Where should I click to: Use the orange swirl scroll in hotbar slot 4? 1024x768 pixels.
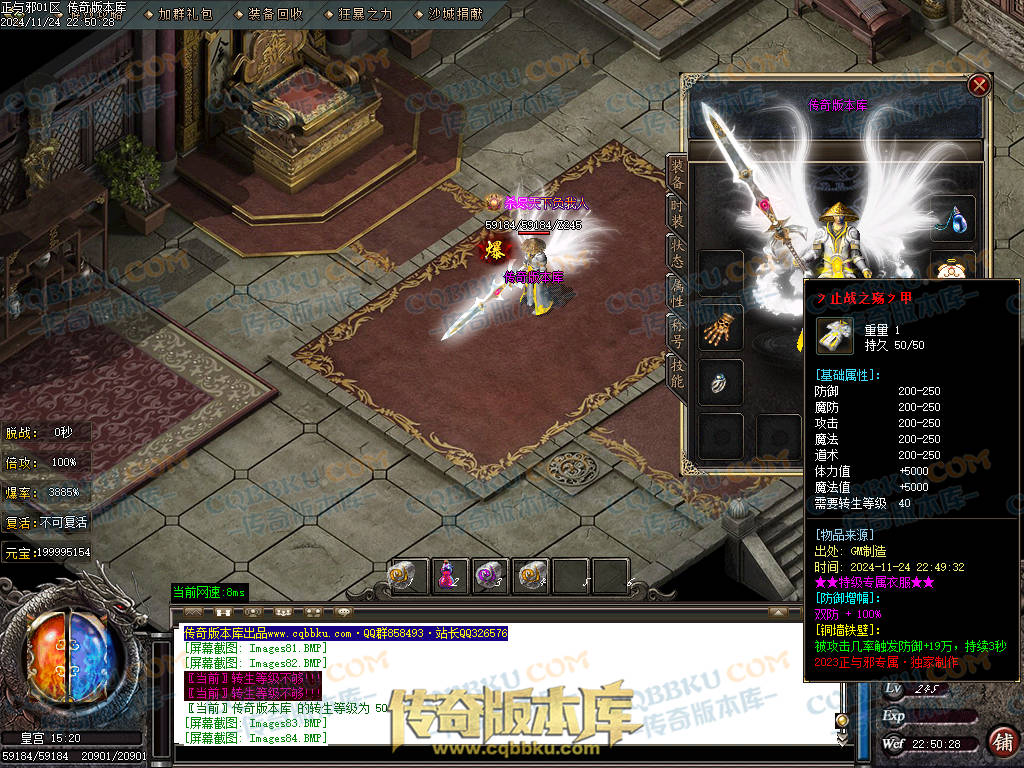click(531, 576)
